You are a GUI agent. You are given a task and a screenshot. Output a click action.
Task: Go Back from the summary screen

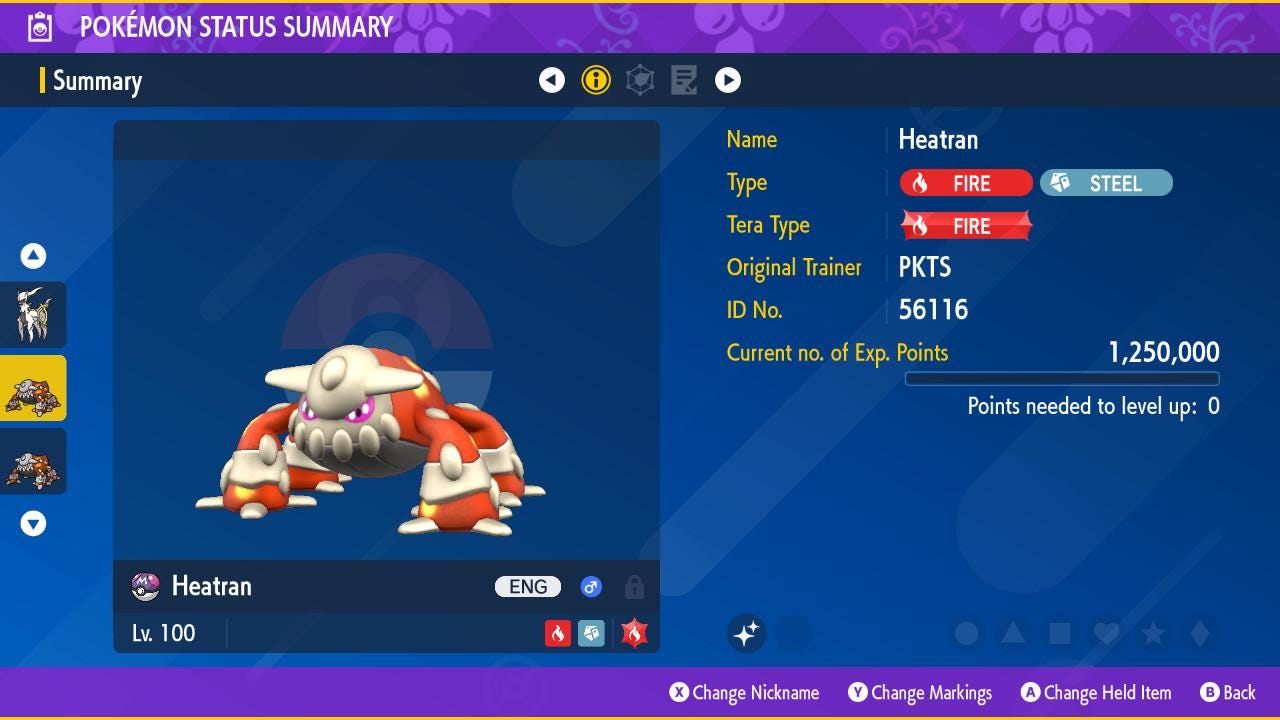(1227, 693)
